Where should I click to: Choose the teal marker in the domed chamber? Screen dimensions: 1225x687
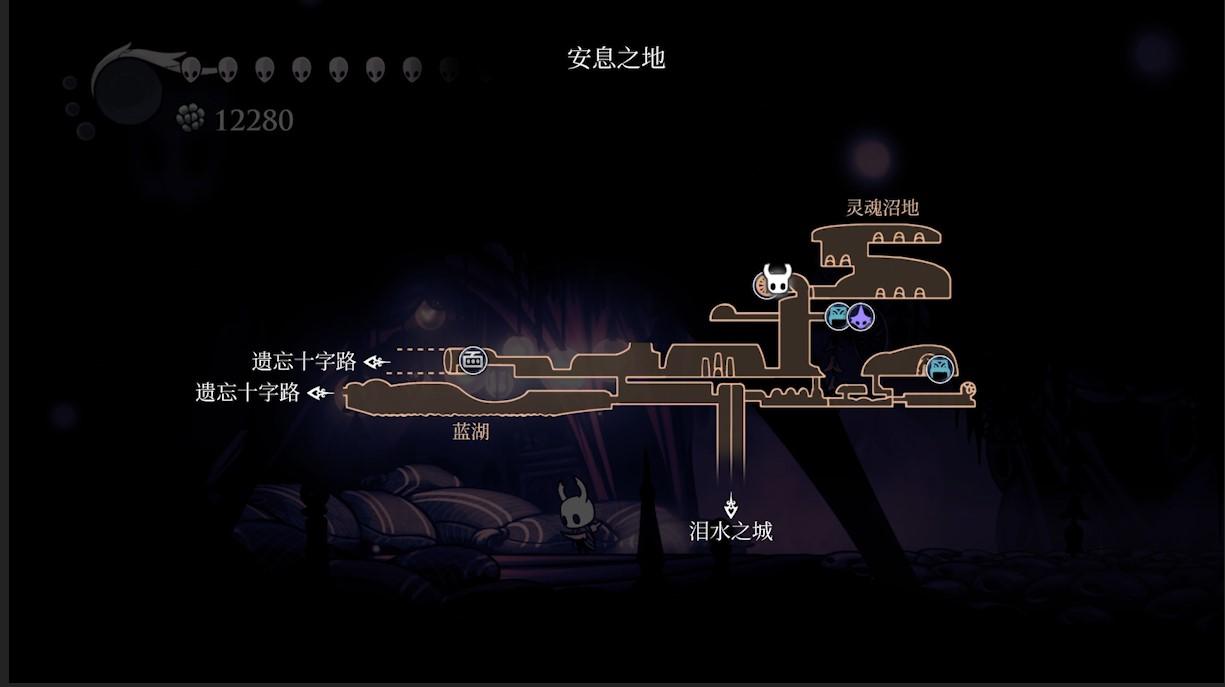939,369
